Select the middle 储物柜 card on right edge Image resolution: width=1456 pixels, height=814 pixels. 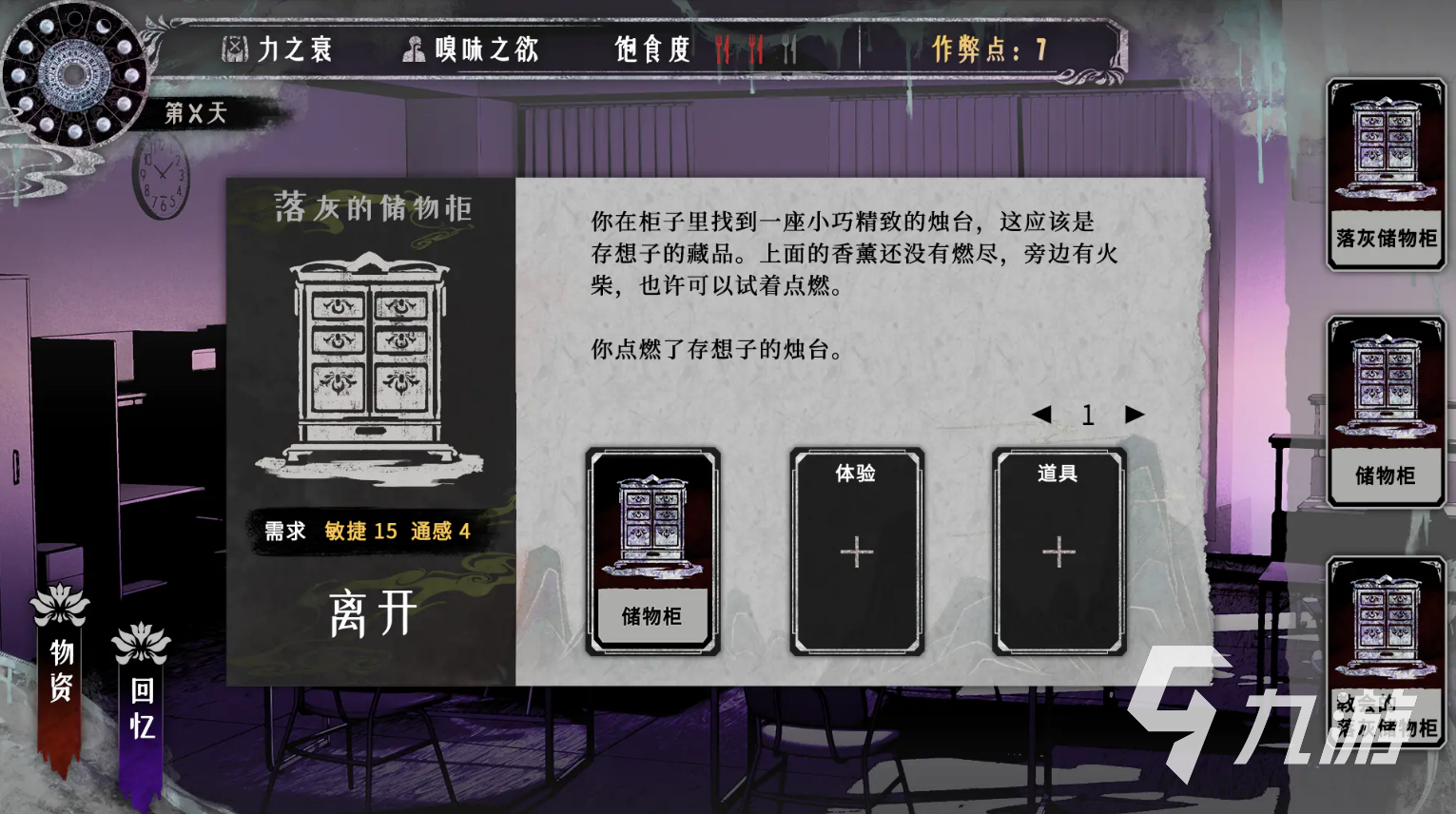(1386, 409)
